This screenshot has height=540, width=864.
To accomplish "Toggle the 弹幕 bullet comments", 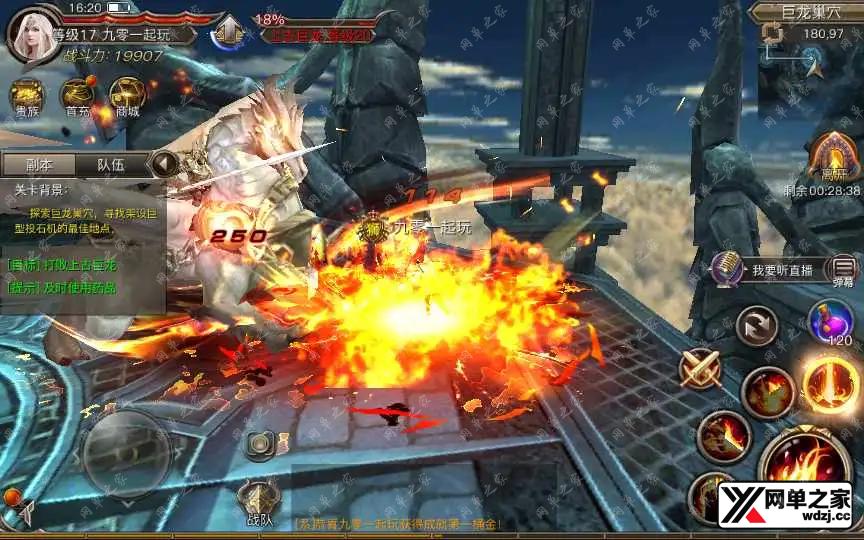I will coord(844,270).
